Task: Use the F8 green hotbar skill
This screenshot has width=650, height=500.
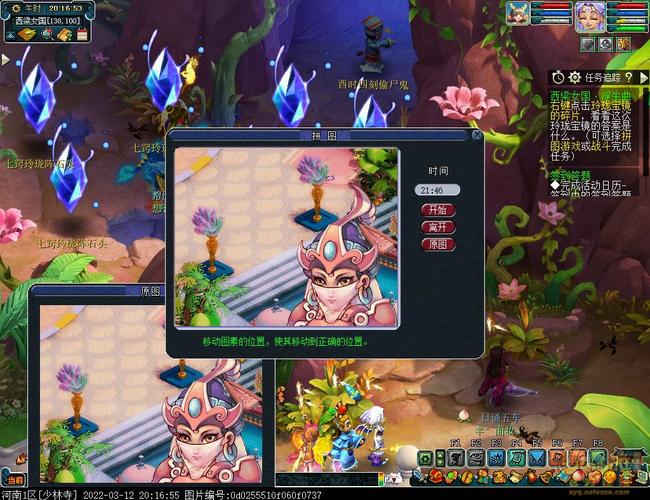Action: pos(597,456)
